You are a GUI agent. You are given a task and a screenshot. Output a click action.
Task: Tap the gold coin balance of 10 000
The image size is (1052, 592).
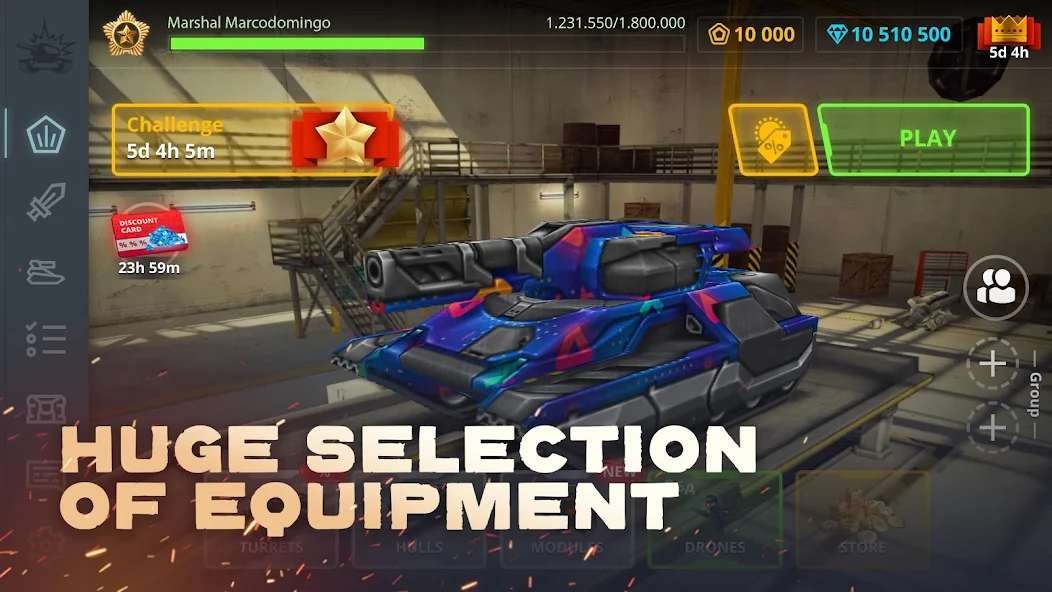coord(752,35)
